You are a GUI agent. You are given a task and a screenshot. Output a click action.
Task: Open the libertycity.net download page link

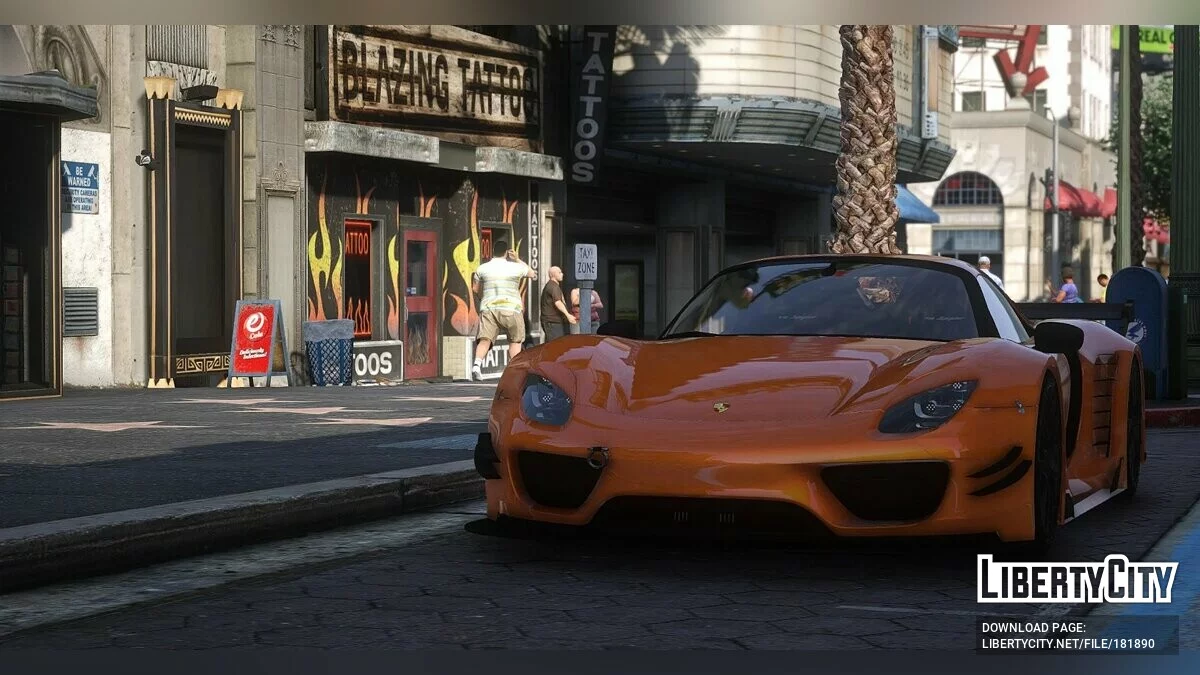point(1067,643)
